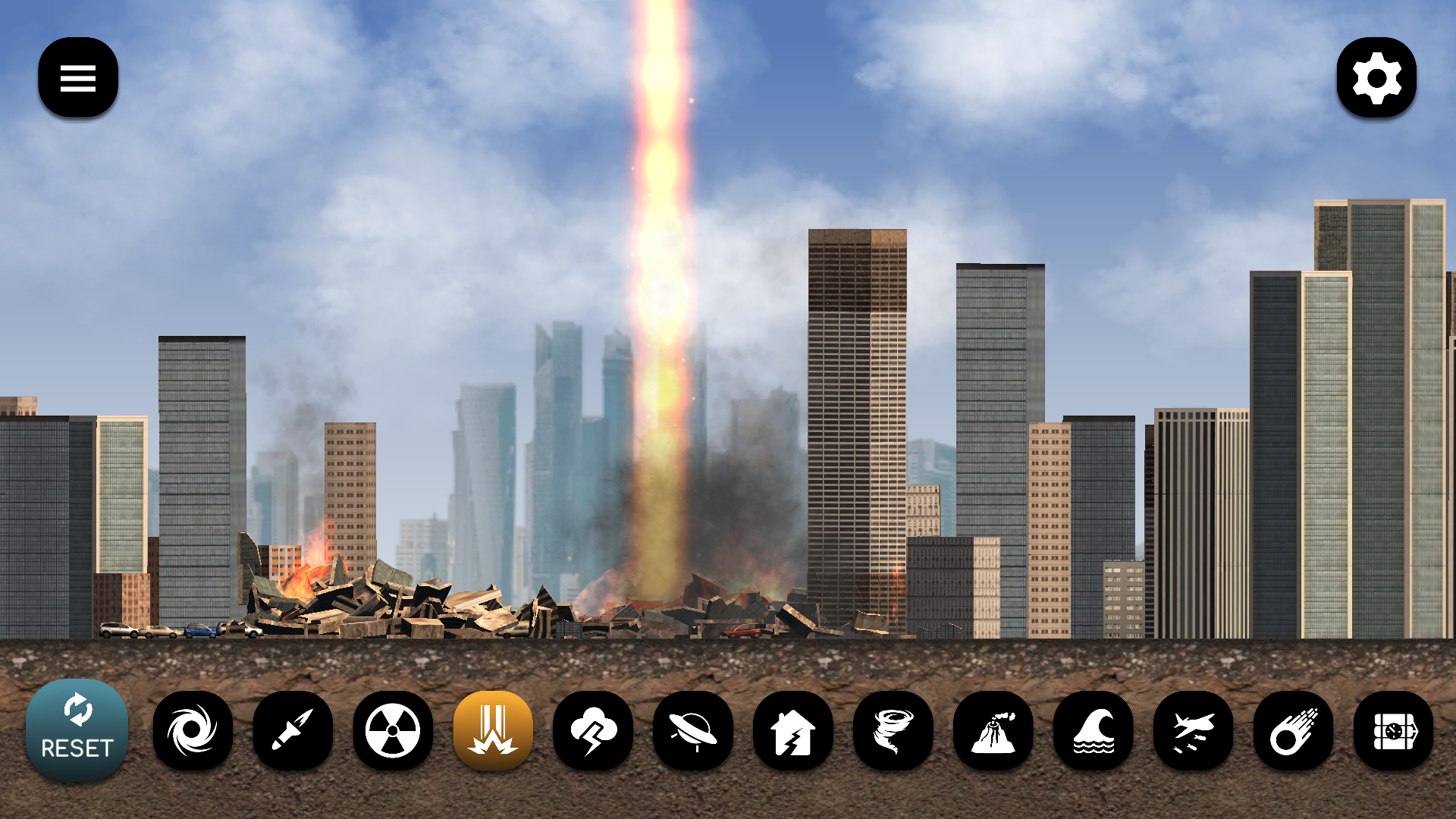Screen dimensions: 1456x819
Task: Open the hamburger menu
Action: pos(77,78)
